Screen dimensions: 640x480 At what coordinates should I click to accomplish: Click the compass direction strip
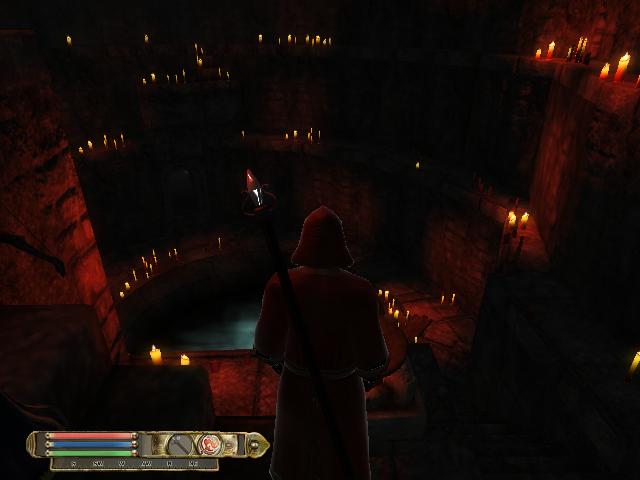(x=136, y=464)
